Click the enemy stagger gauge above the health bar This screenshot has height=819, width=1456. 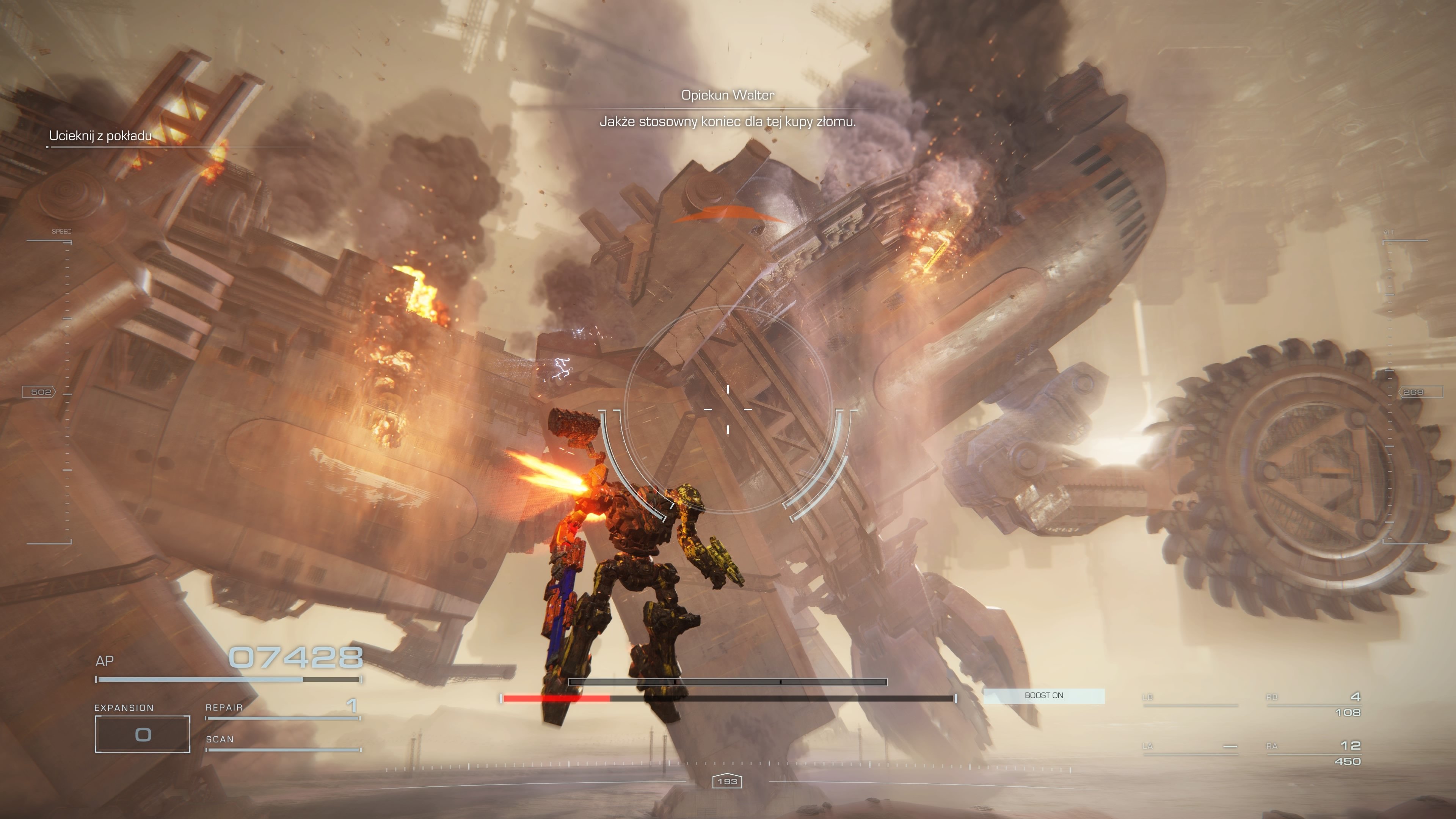[728, 682]
